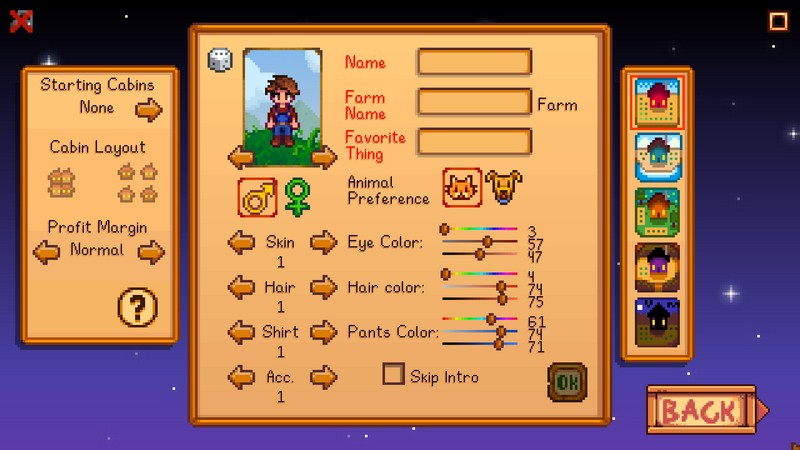800x450 pixels.
Task: Click the Favorite Thing text field
Action: pyautogui.click(x=474, y=141)
